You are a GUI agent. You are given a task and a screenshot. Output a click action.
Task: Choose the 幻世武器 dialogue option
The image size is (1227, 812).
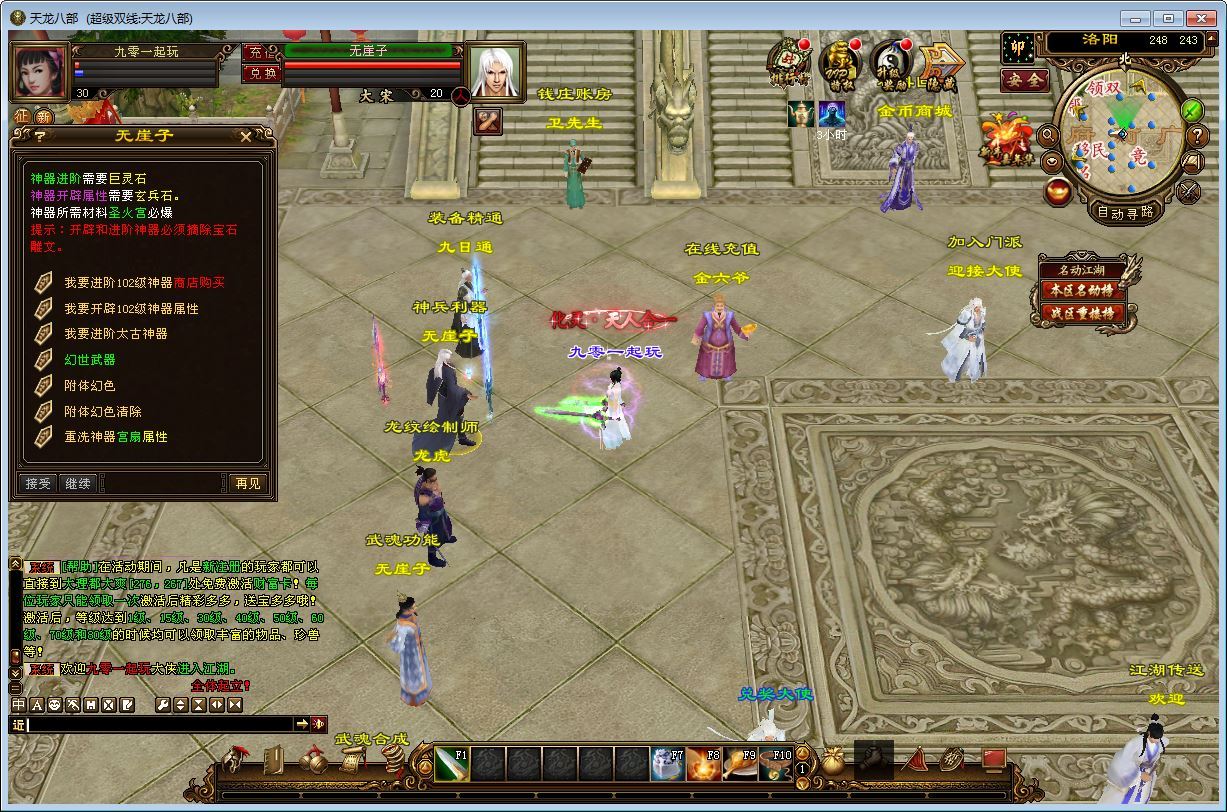90,360
